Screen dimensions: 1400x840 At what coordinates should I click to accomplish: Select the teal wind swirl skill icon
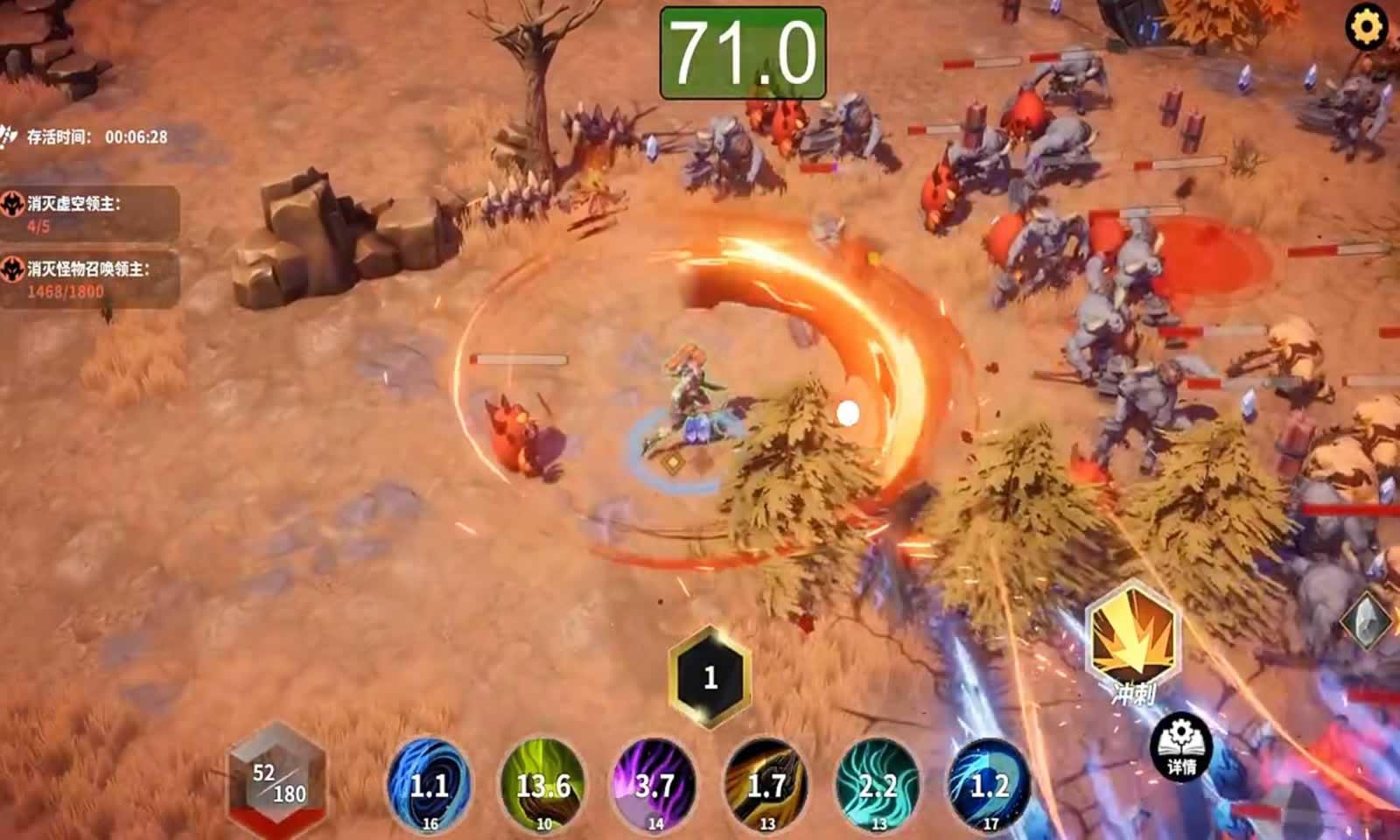tap(878, 784)
